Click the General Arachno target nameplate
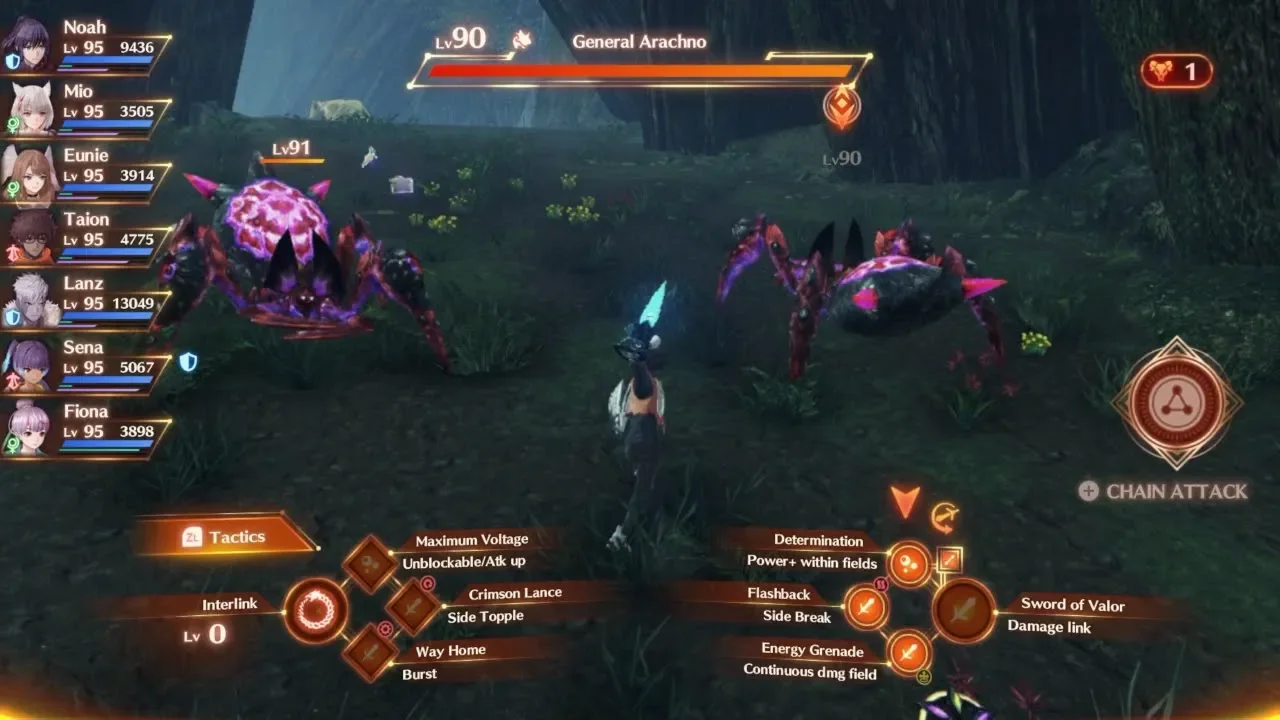The image size is (1280, 720). point(639,42)
